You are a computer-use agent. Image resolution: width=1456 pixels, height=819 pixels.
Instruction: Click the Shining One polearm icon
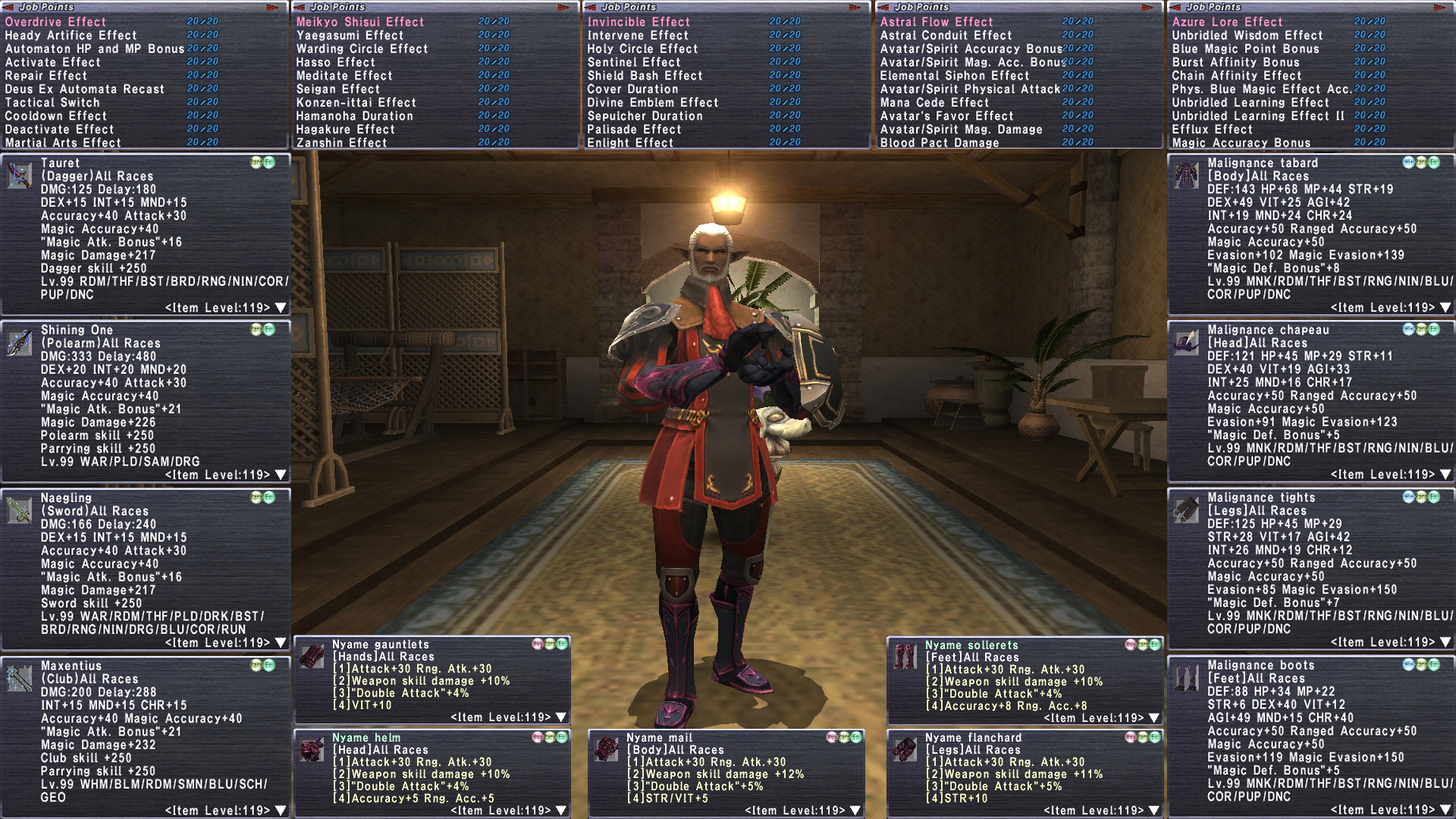tap(19, 343)
